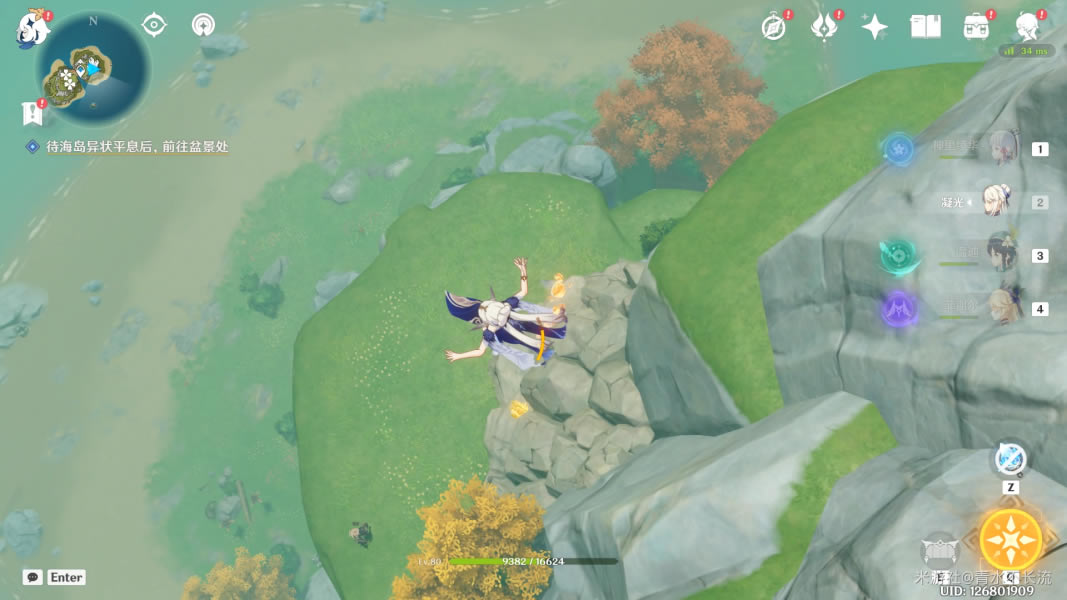Open the character screen icon
This screenshot has height=600, width=1067.
(x=1027, y=27)
